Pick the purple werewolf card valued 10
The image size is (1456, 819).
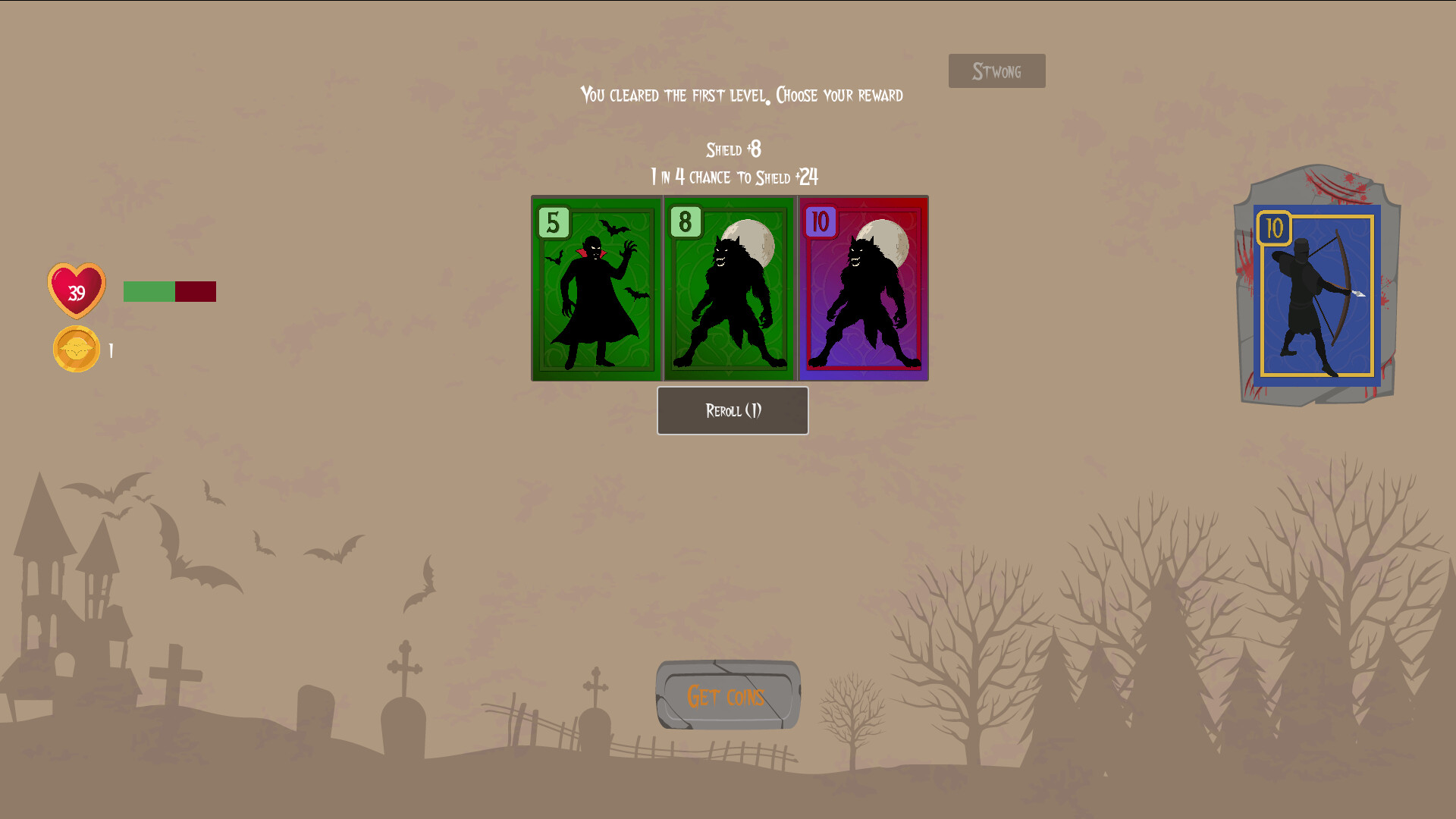click(863, 288)
